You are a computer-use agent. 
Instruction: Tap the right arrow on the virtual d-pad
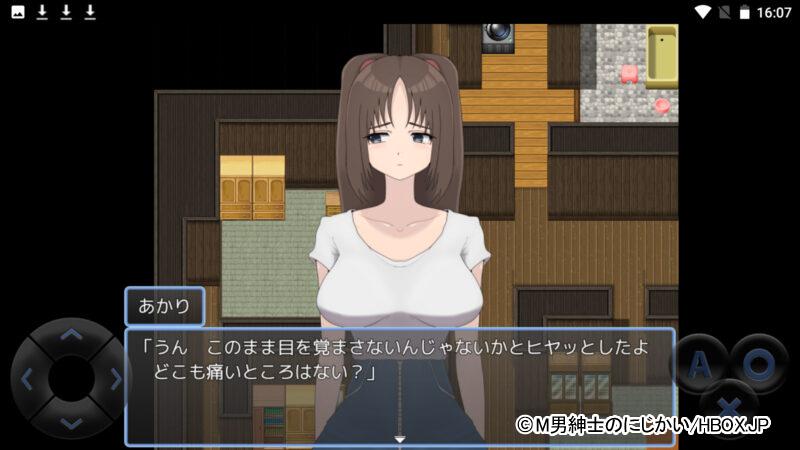coord(114,379)
